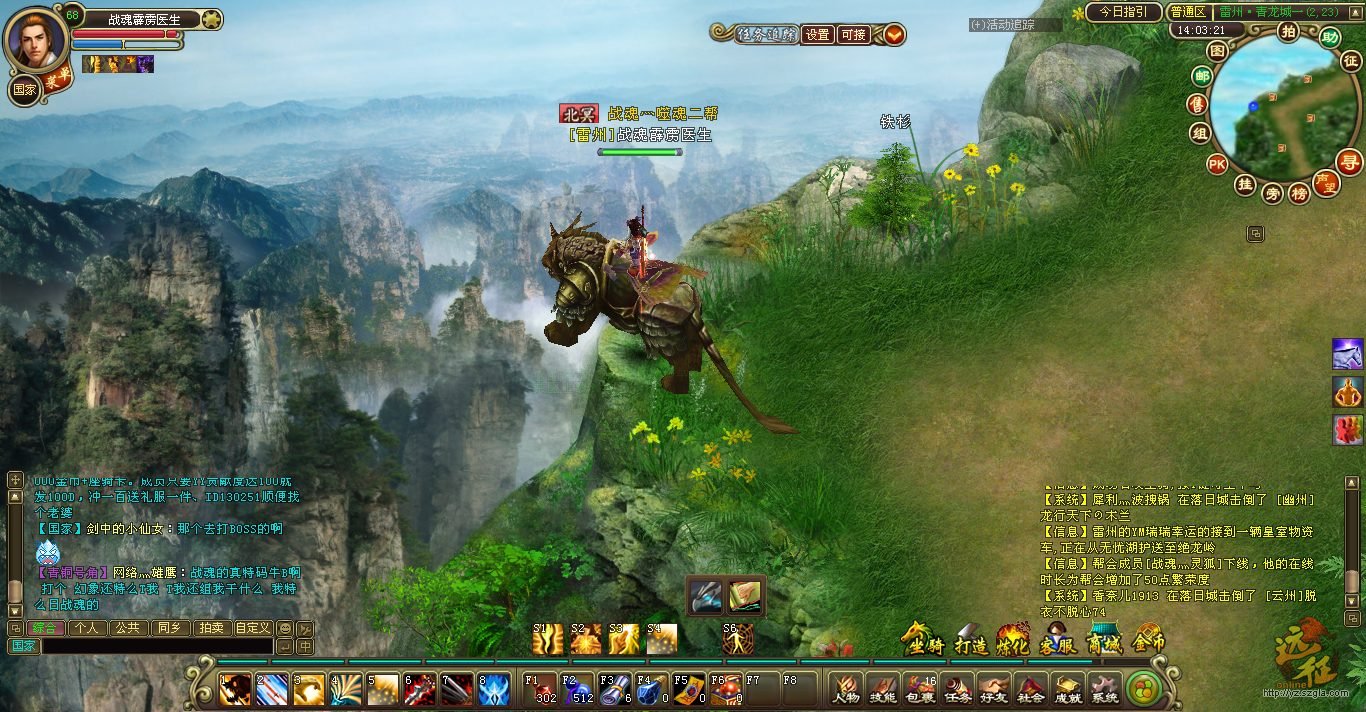Open the 任务 quest log
The image size is (1366, 712).
coord(956,688)
